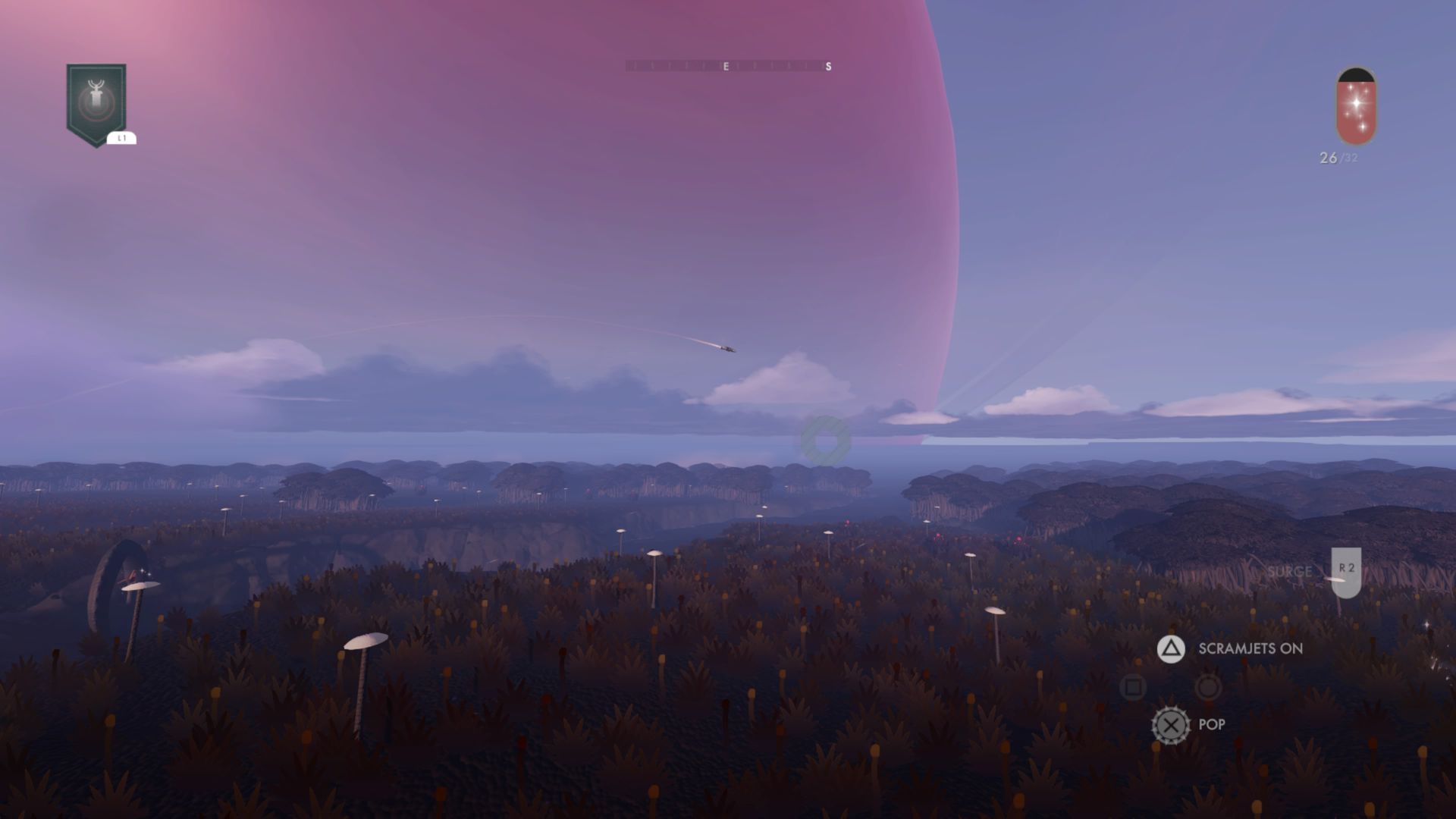Click the L1 key label under the banner
The width and height of the screenshot is (1456, 819).
point(122,138)
